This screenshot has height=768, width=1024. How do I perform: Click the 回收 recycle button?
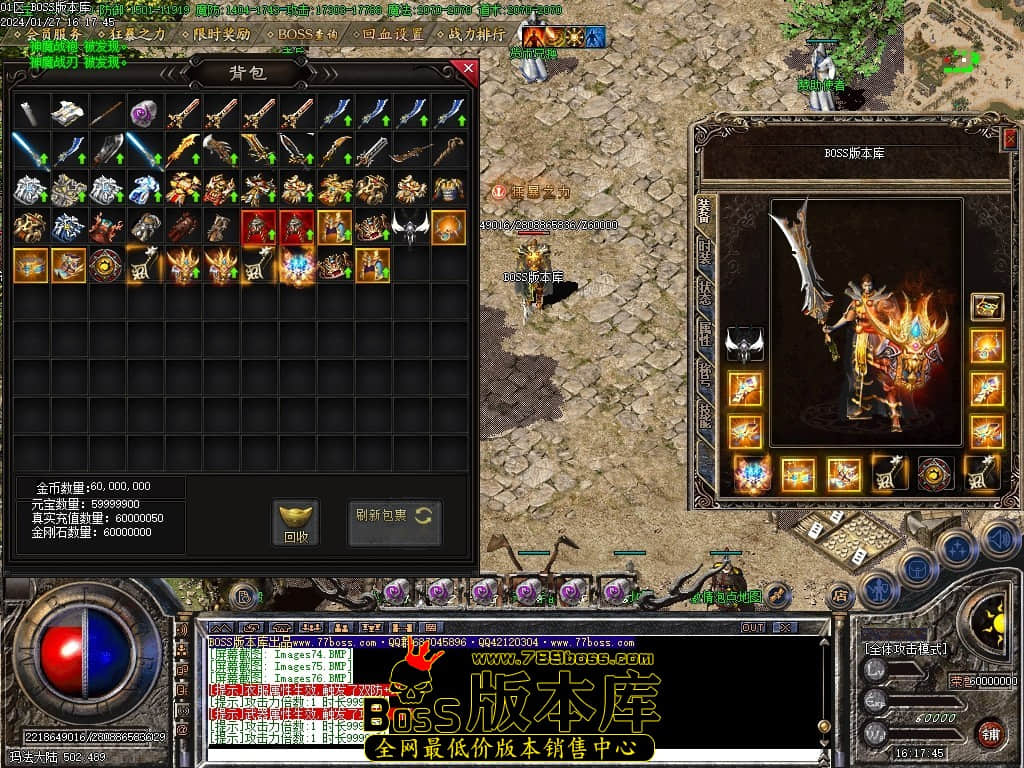[296, 523]
